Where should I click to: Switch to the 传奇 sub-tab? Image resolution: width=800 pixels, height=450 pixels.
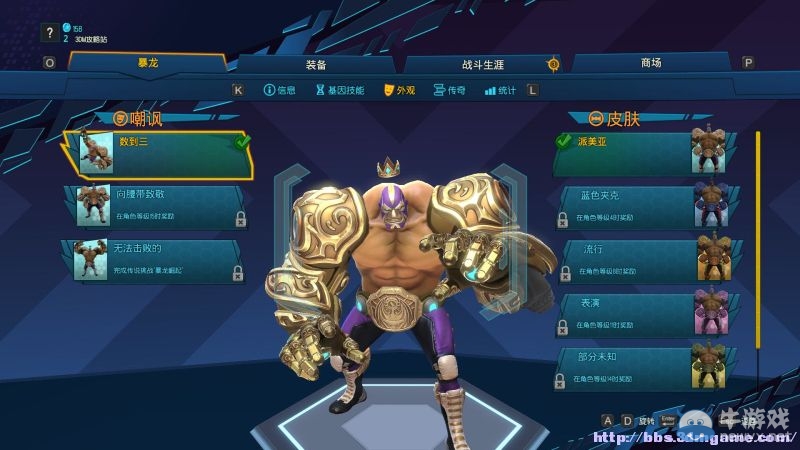450,90
